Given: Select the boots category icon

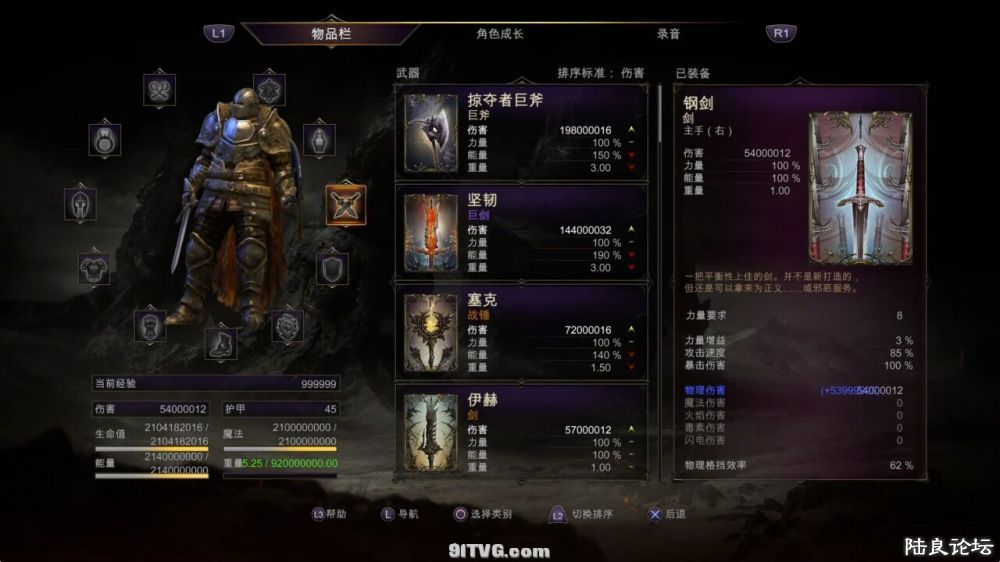Looking at the screenshot, I should click(221, 342).
